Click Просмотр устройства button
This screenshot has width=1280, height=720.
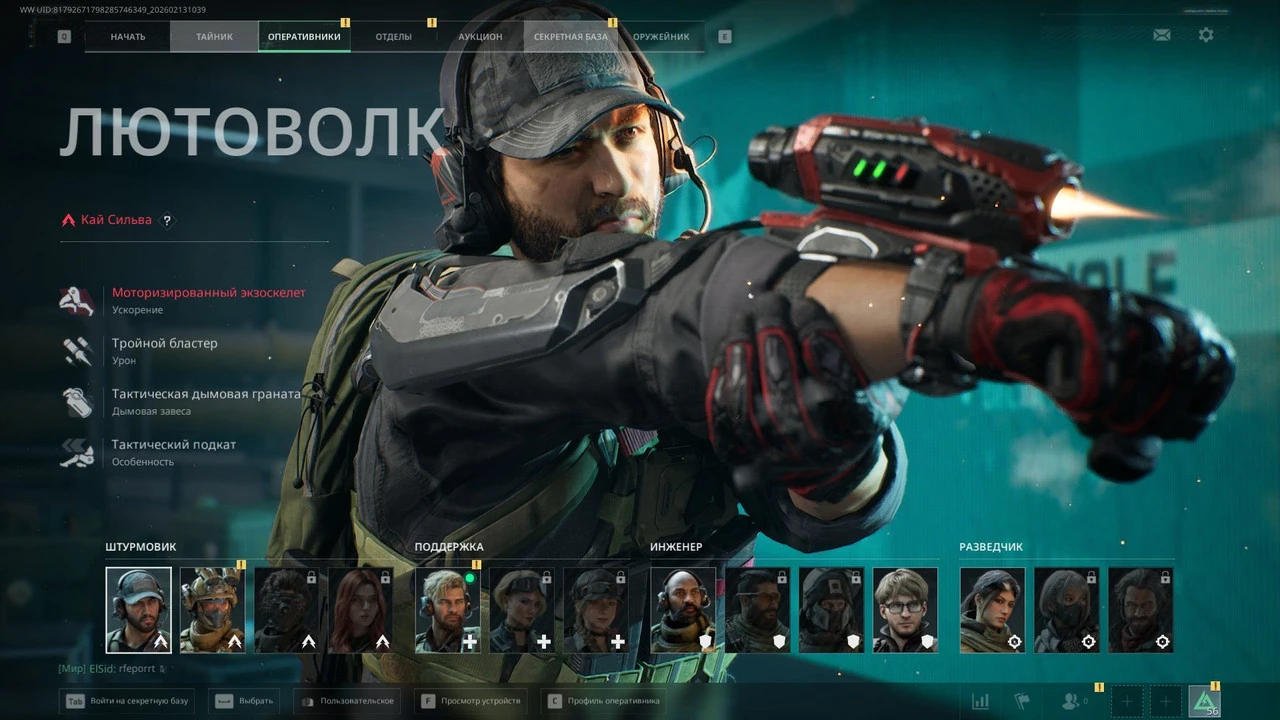471,701
